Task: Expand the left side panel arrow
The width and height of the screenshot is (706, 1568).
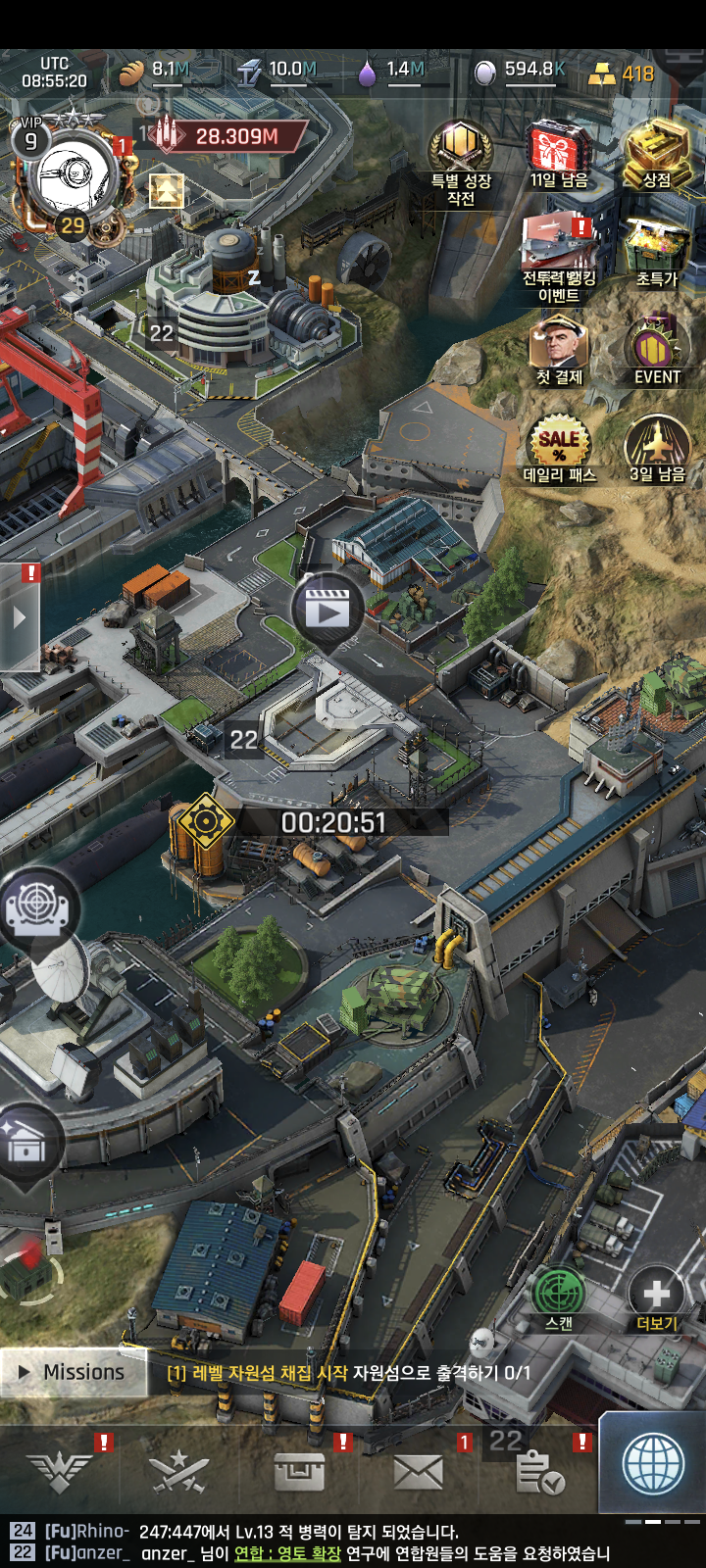Action: tap(20, 619)
